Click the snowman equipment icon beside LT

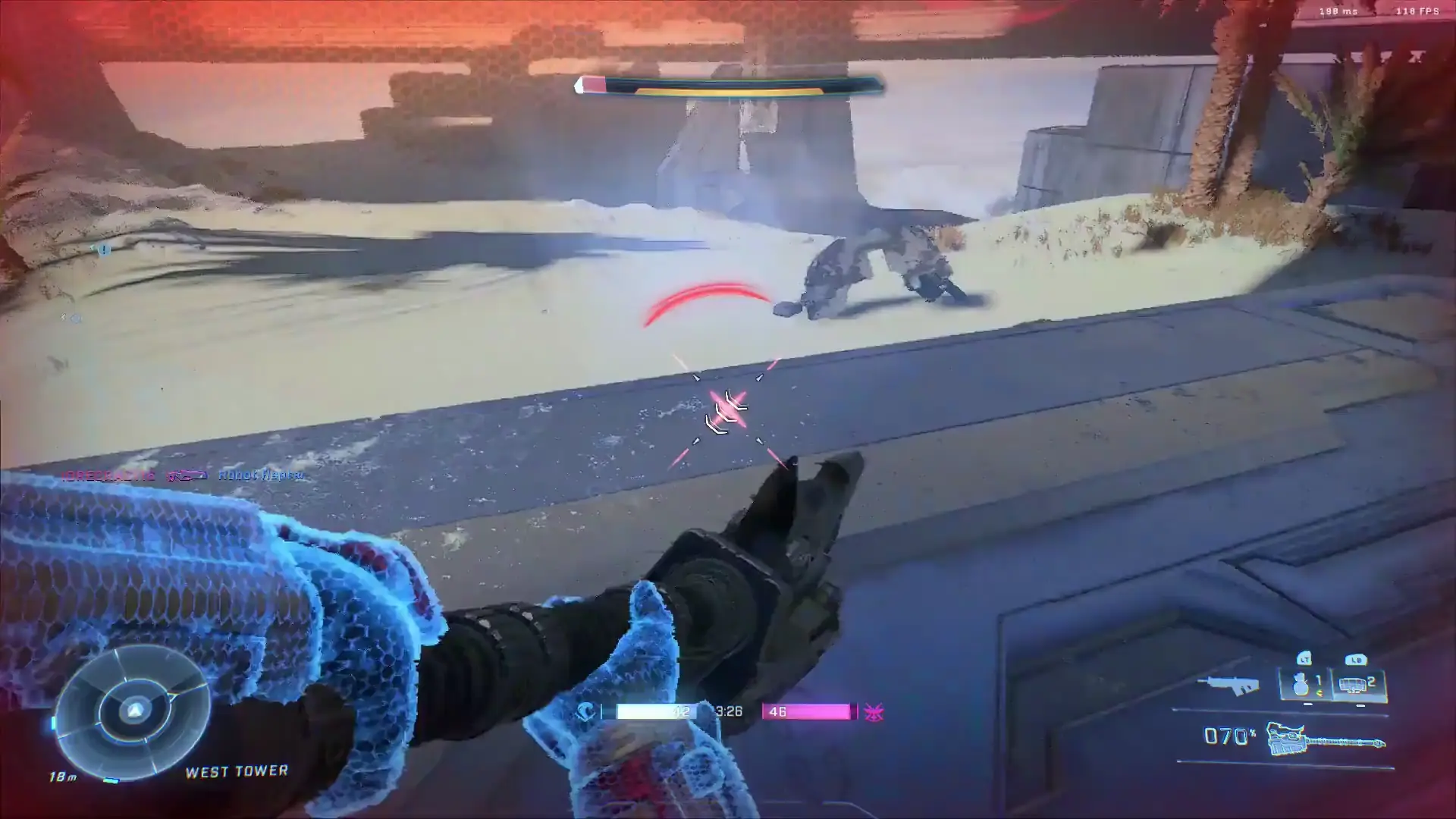point(1299,685)
